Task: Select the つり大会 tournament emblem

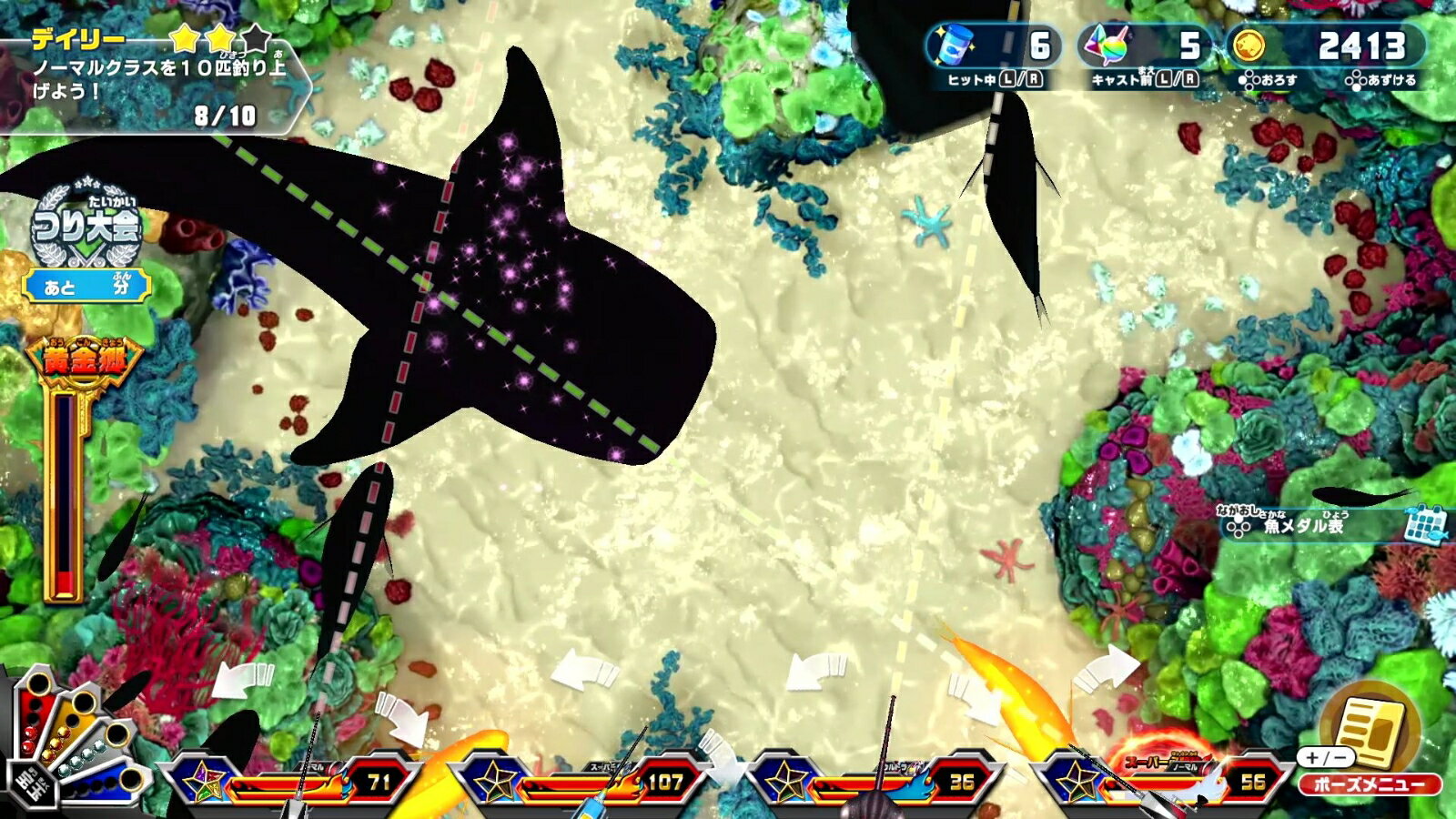Action: pos(86,225)
